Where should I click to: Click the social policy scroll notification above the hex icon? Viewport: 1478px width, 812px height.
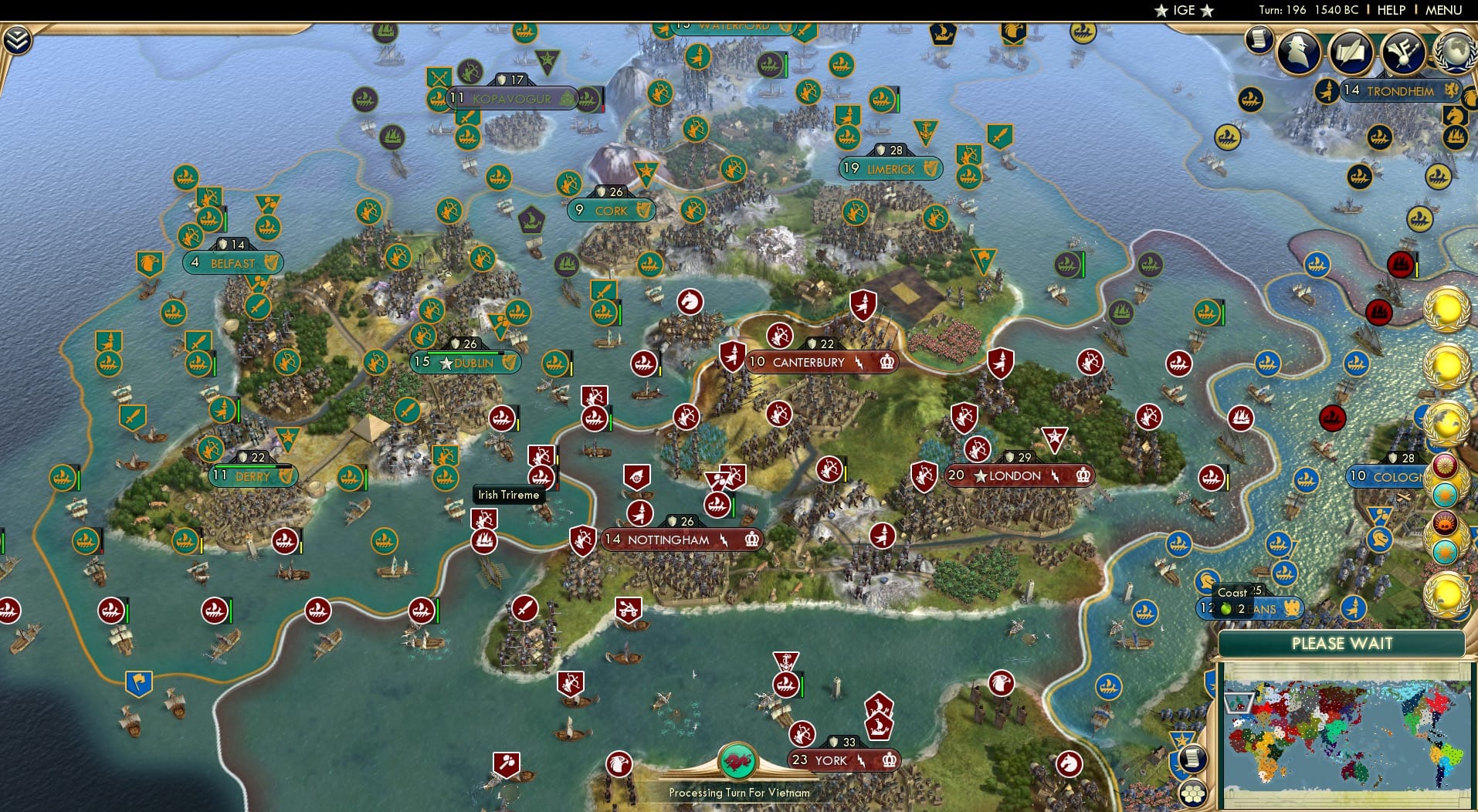[x=1194, y=759]
